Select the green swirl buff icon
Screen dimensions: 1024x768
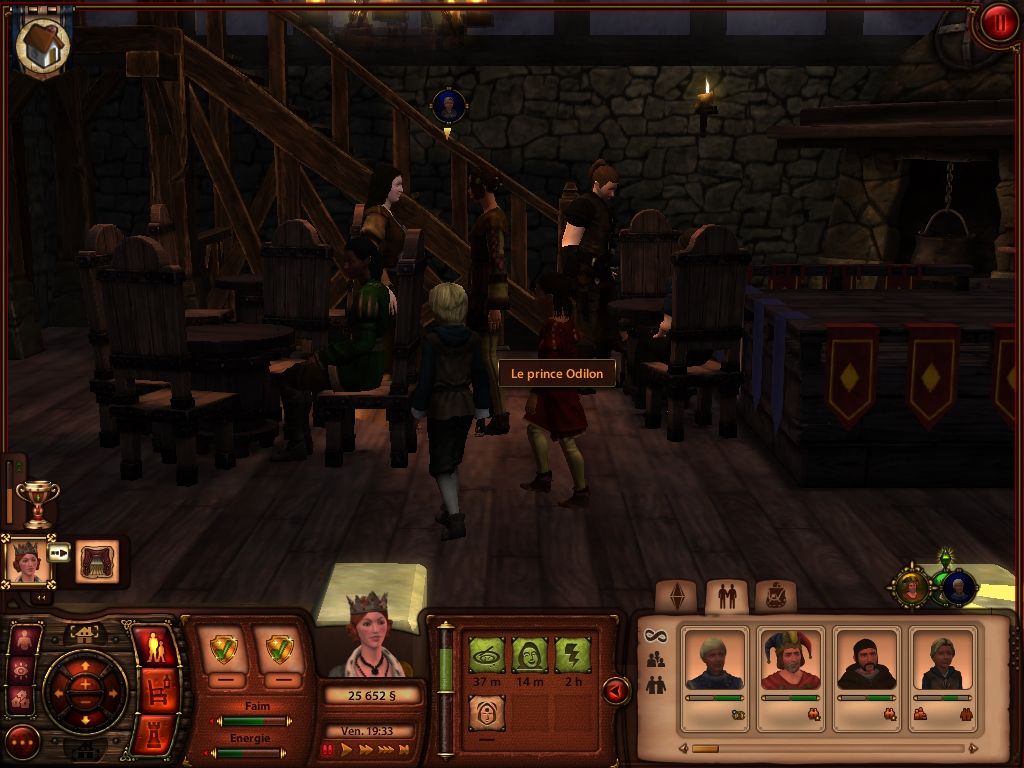486,655
